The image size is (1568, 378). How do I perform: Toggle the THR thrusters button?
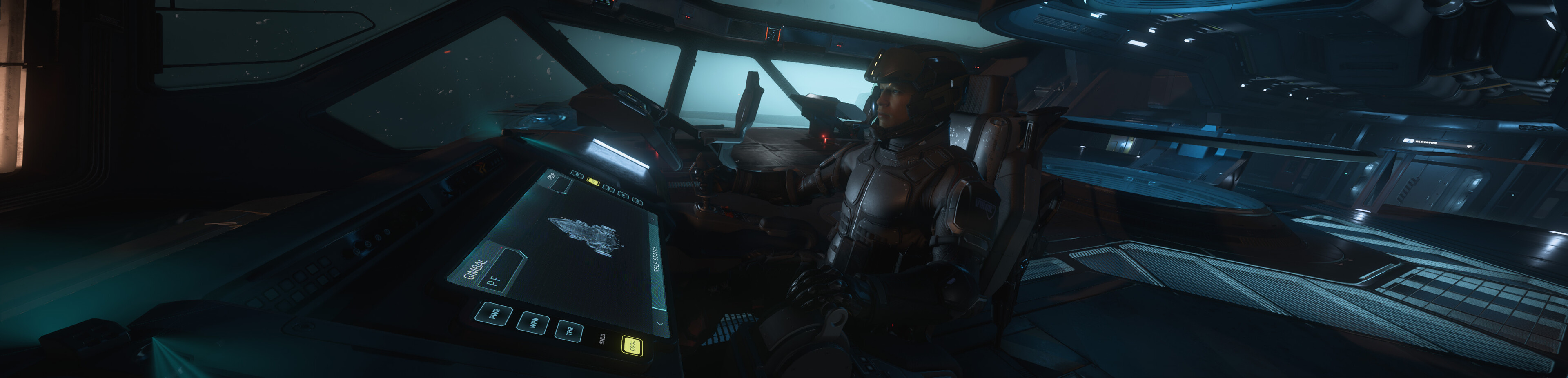(569, 331)
